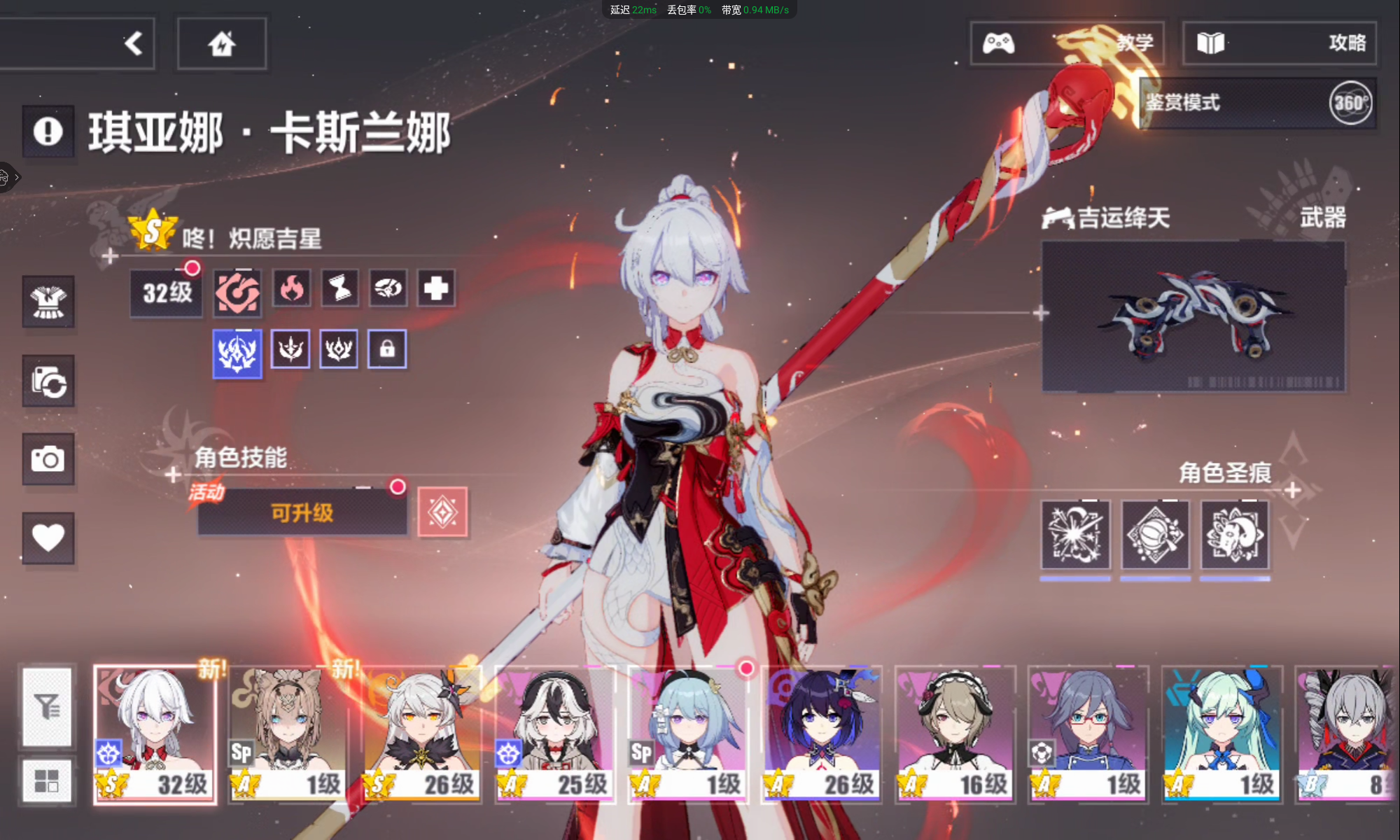Click the background change icon
Image resolution: width=1400 pixels, height=840 pixels.
click(x=48, y=381)
